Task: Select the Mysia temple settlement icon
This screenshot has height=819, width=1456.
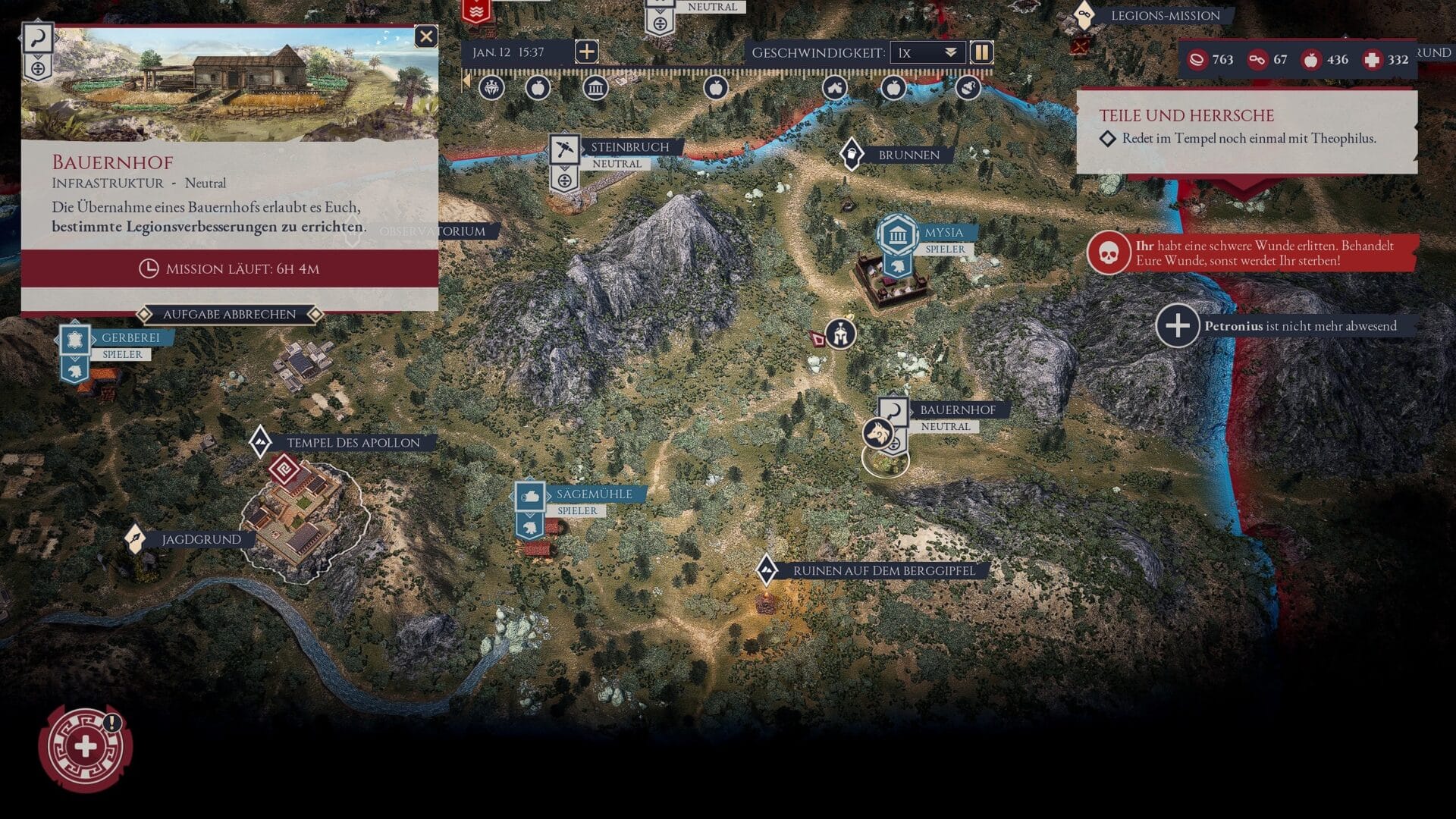Action: pyautogui.click(x=897, y=234)
